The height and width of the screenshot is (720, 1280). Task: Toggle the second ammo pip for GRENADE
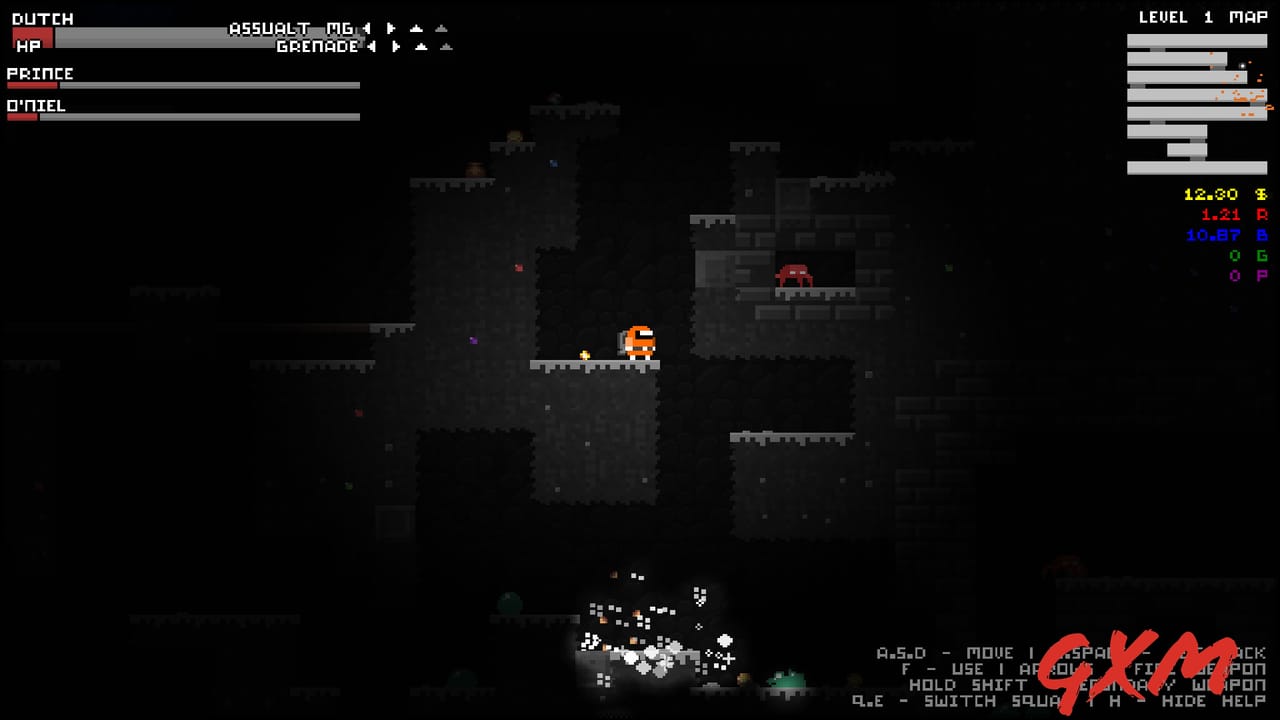pos(445,47)
